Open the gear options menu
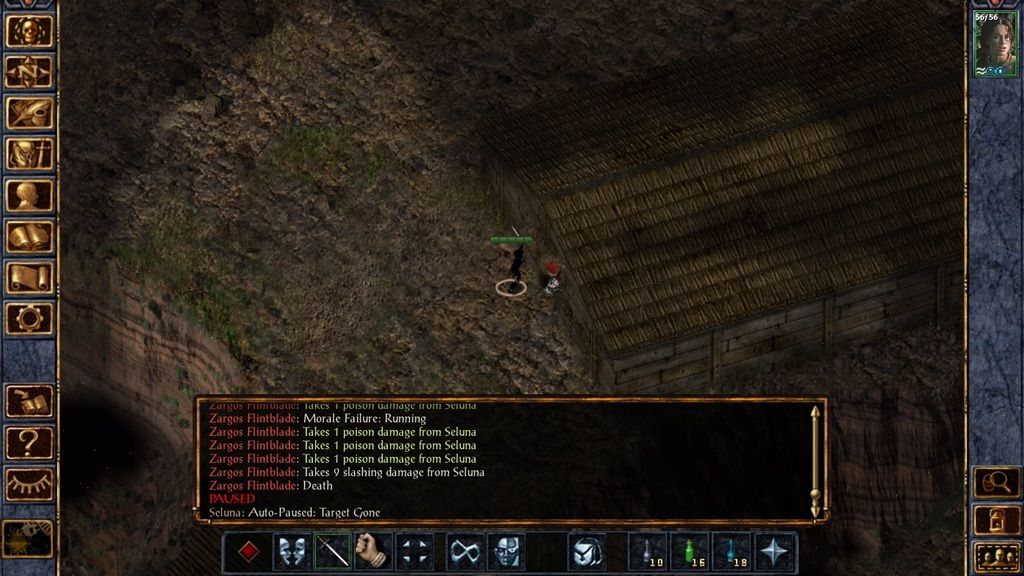This screenshot has height=576, width=1024. point(29,318)
